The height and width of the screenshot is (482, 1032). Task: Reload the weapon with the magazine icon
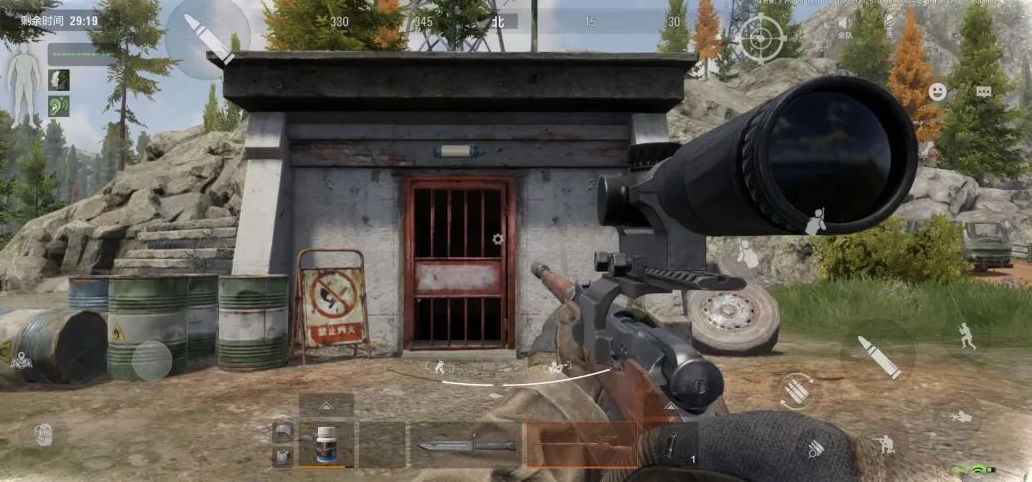(797, 390)
